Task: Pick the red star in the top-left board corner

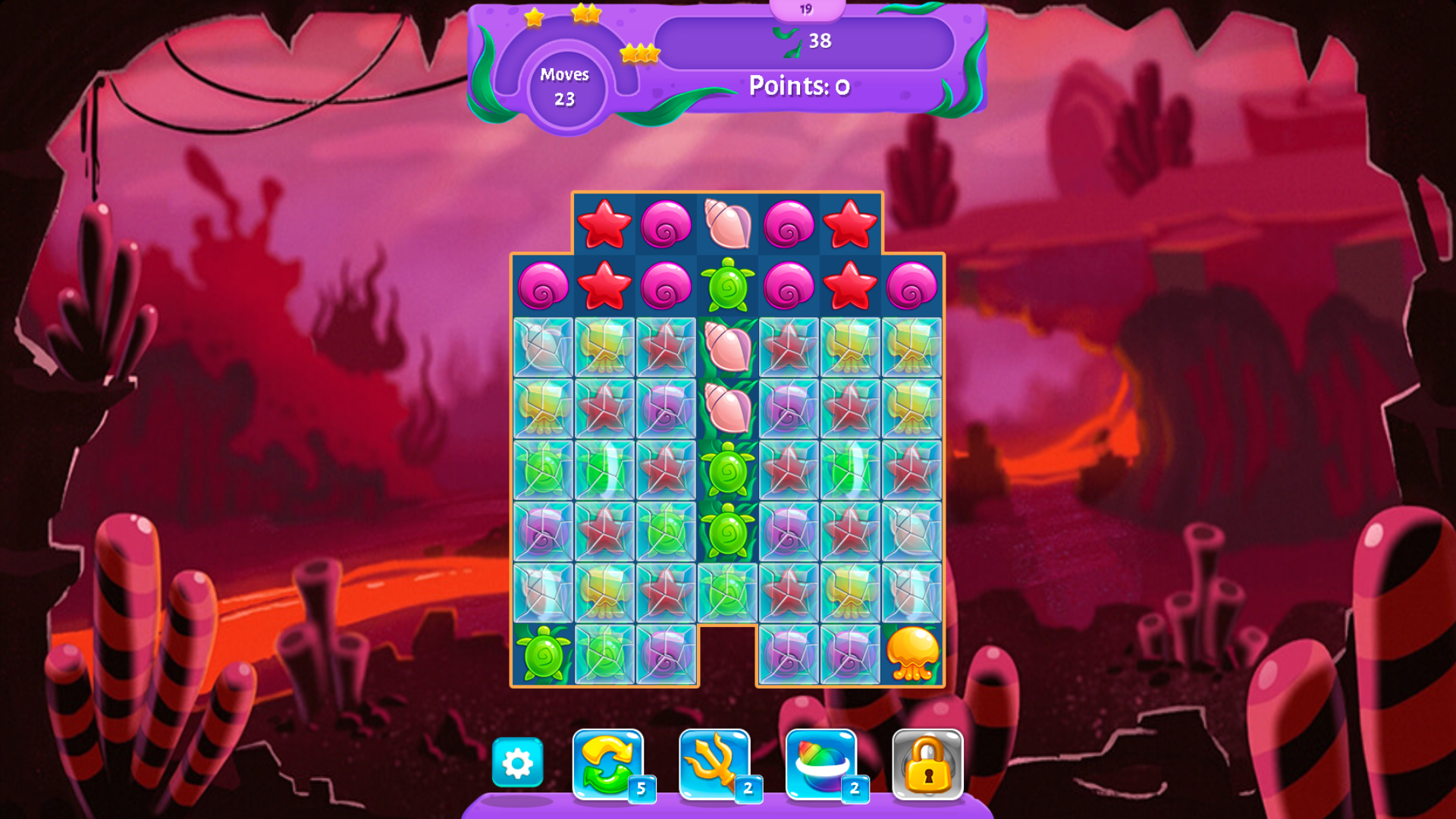Action: tap(604, 225)
